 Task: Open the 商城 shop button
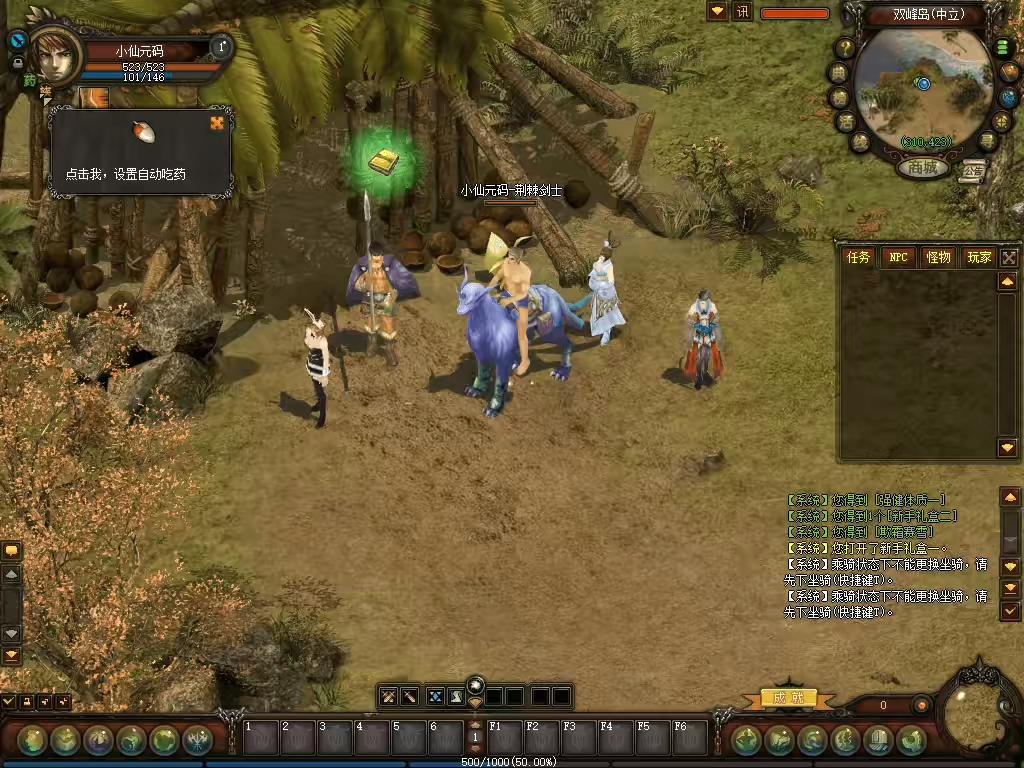pos(922,168)
